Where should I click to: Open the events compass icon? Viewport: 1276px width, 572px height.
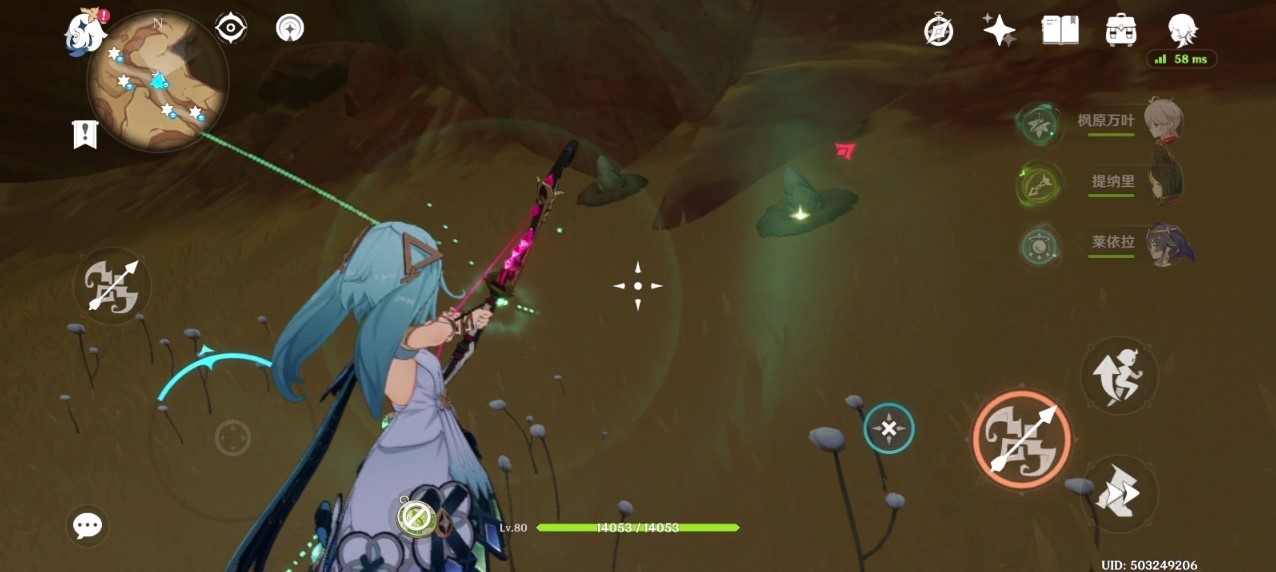pos(938,30)
